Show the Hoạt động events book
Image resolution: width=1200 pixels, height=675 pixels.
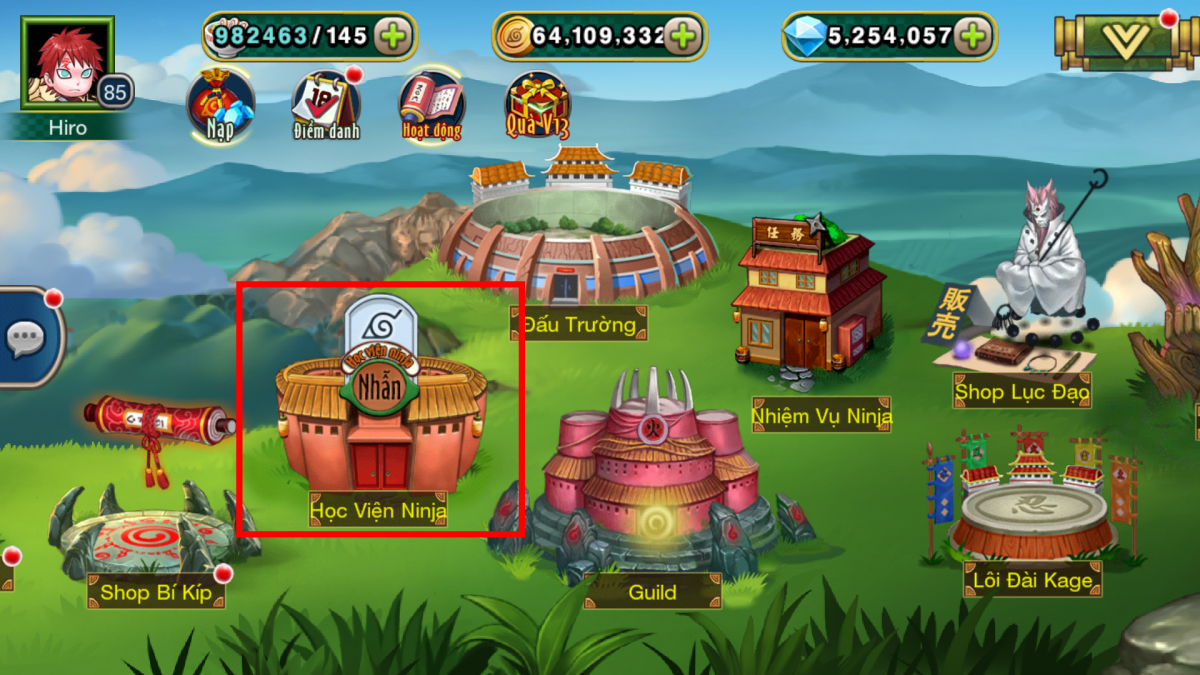(x=431, y=105)
